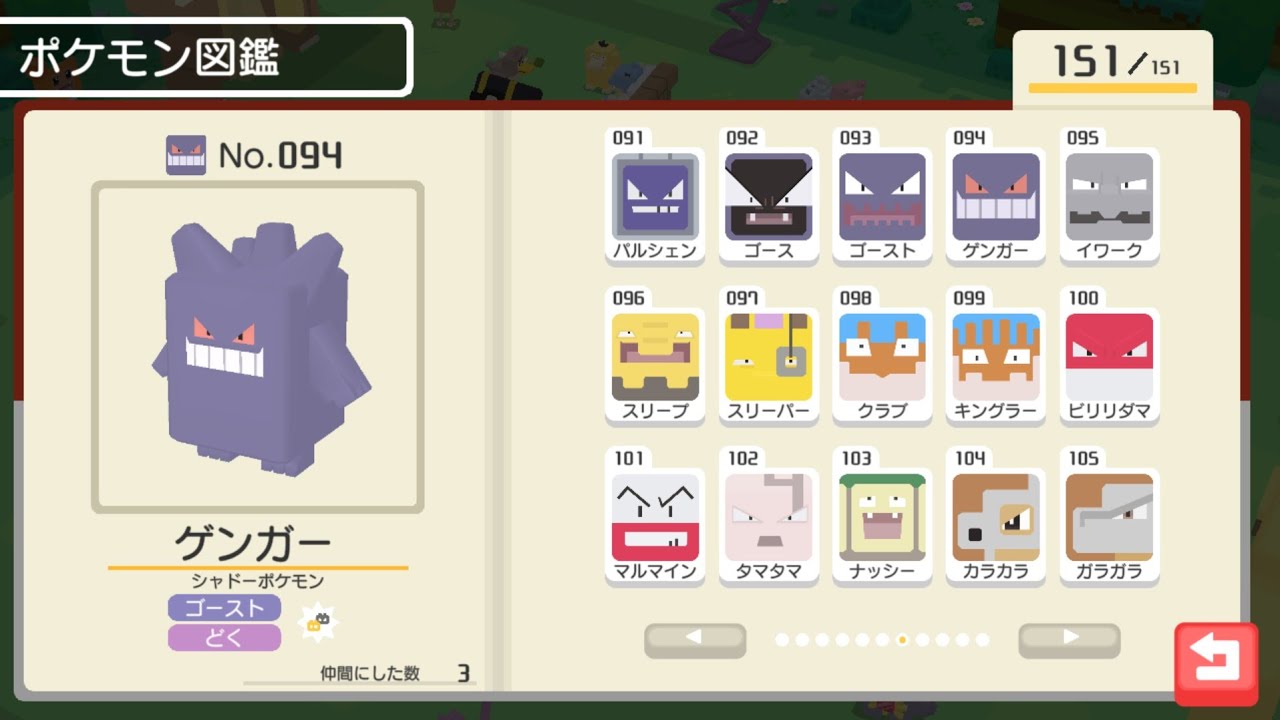
Task: Select the 151/151 completion counter tab
Action: point(1113,60)
